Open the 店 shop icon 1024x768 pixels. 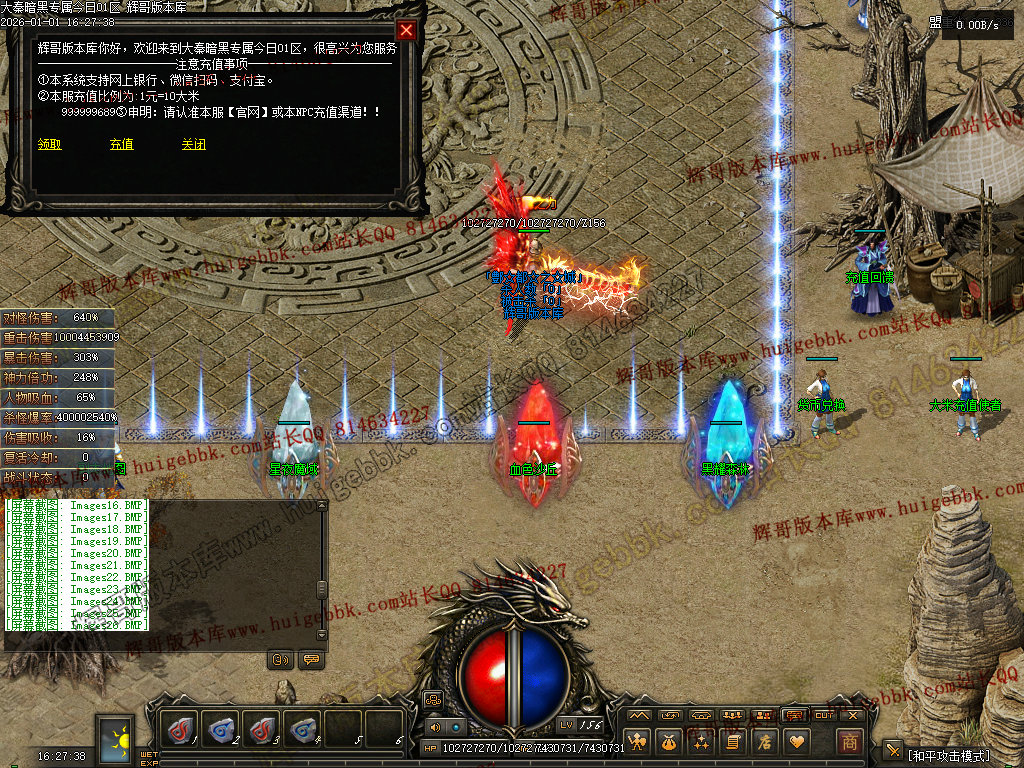point(765,742)
